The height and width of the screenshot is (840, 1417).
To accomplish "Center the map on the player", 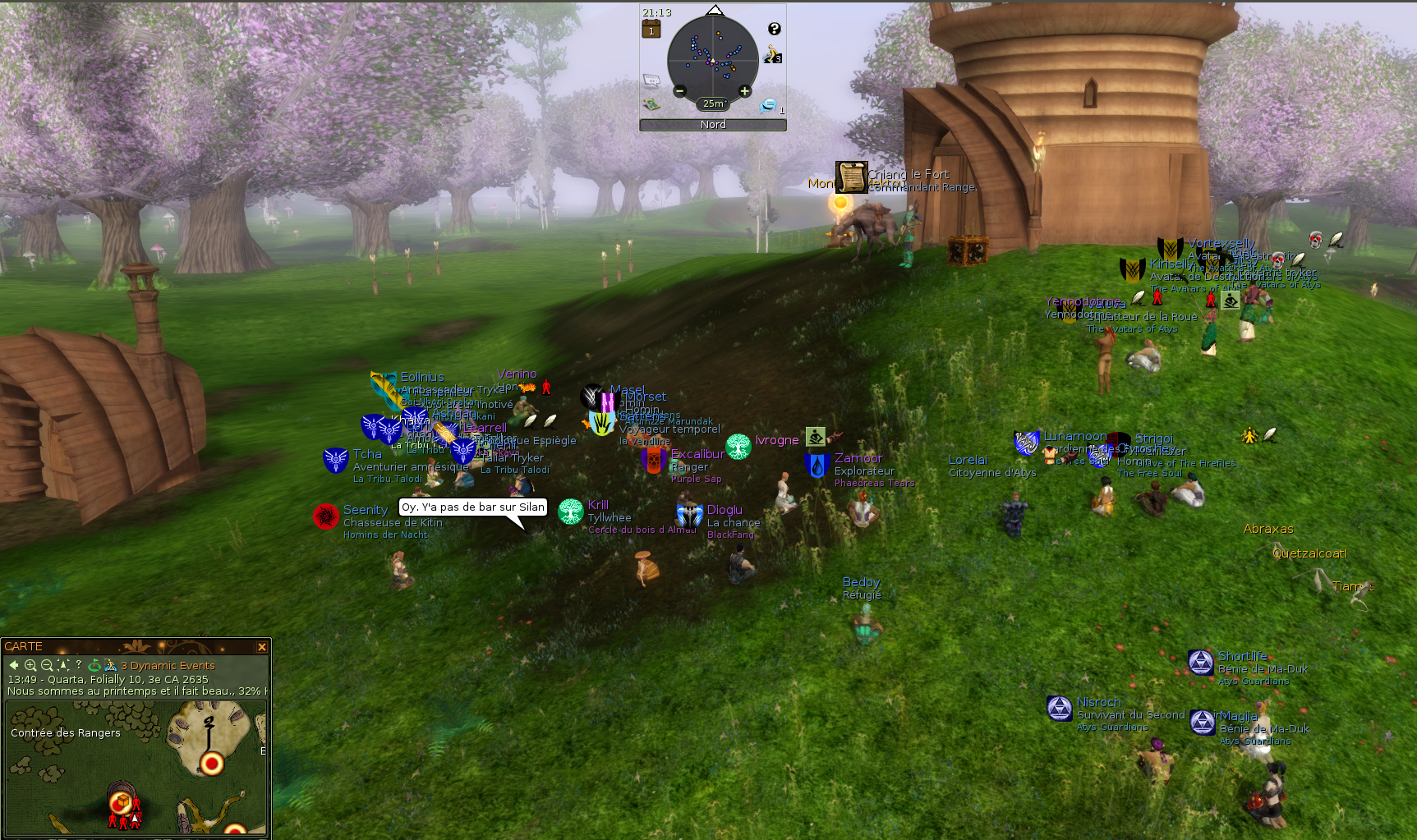I will [x=63, y=665].
